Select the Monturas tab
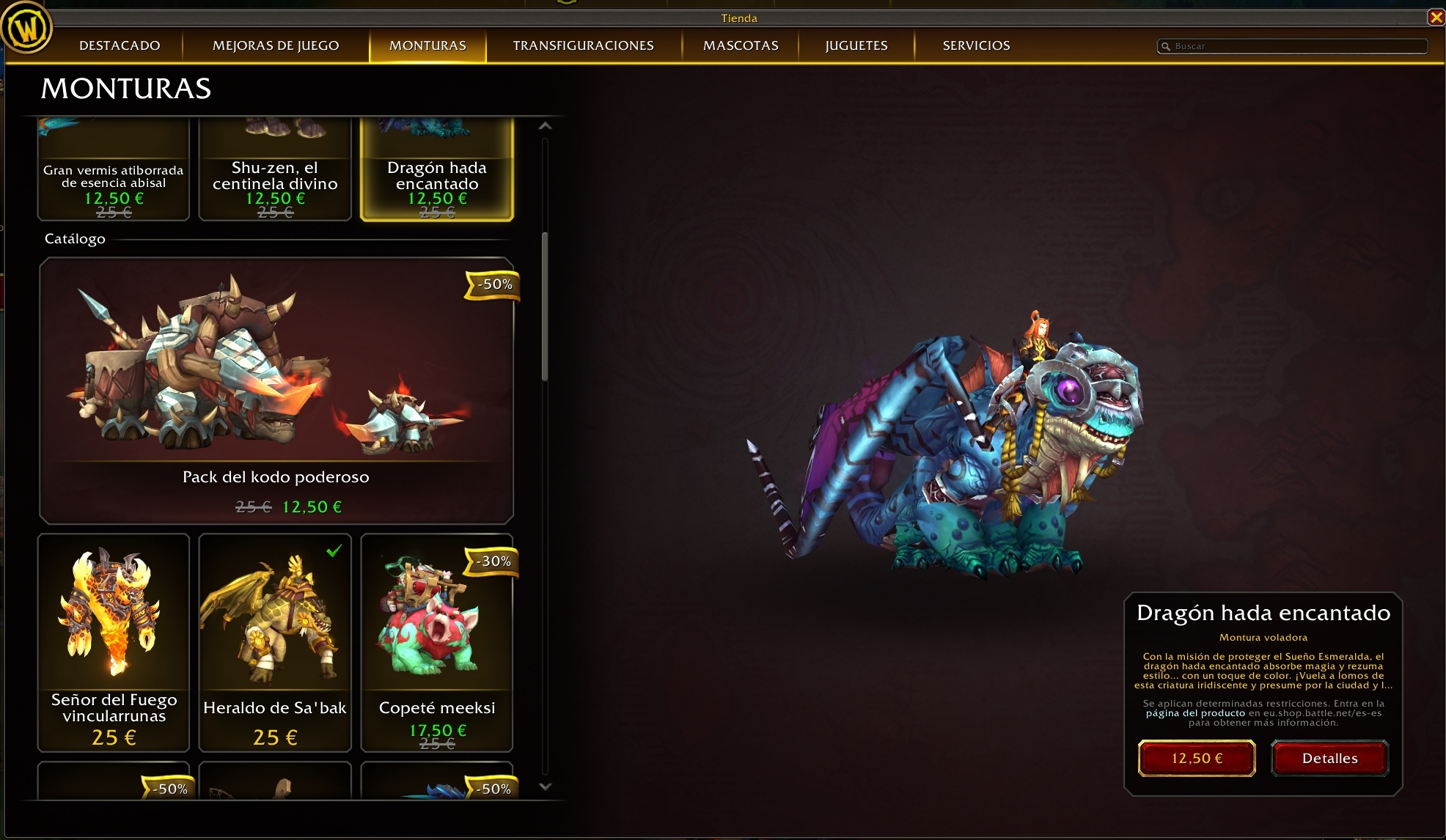This screenshot has height=840, width=1446. pyautogui.click(x=427, y=45)
